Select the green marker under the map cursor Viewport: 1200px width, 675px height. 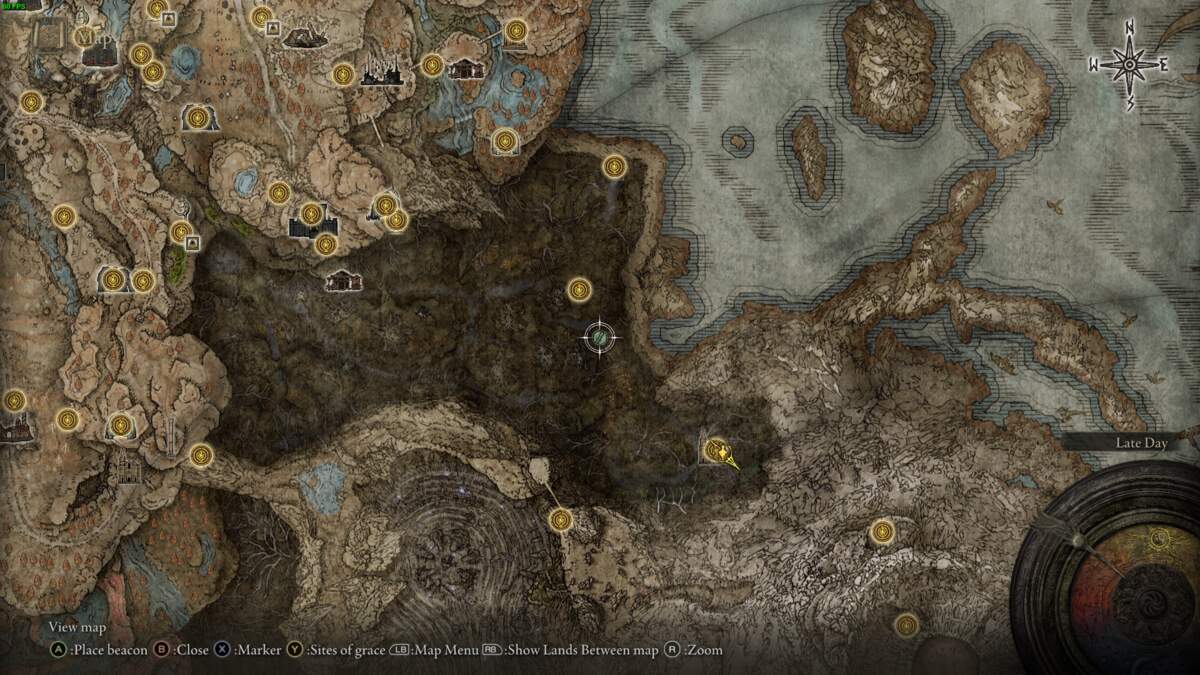pos(598,340)
